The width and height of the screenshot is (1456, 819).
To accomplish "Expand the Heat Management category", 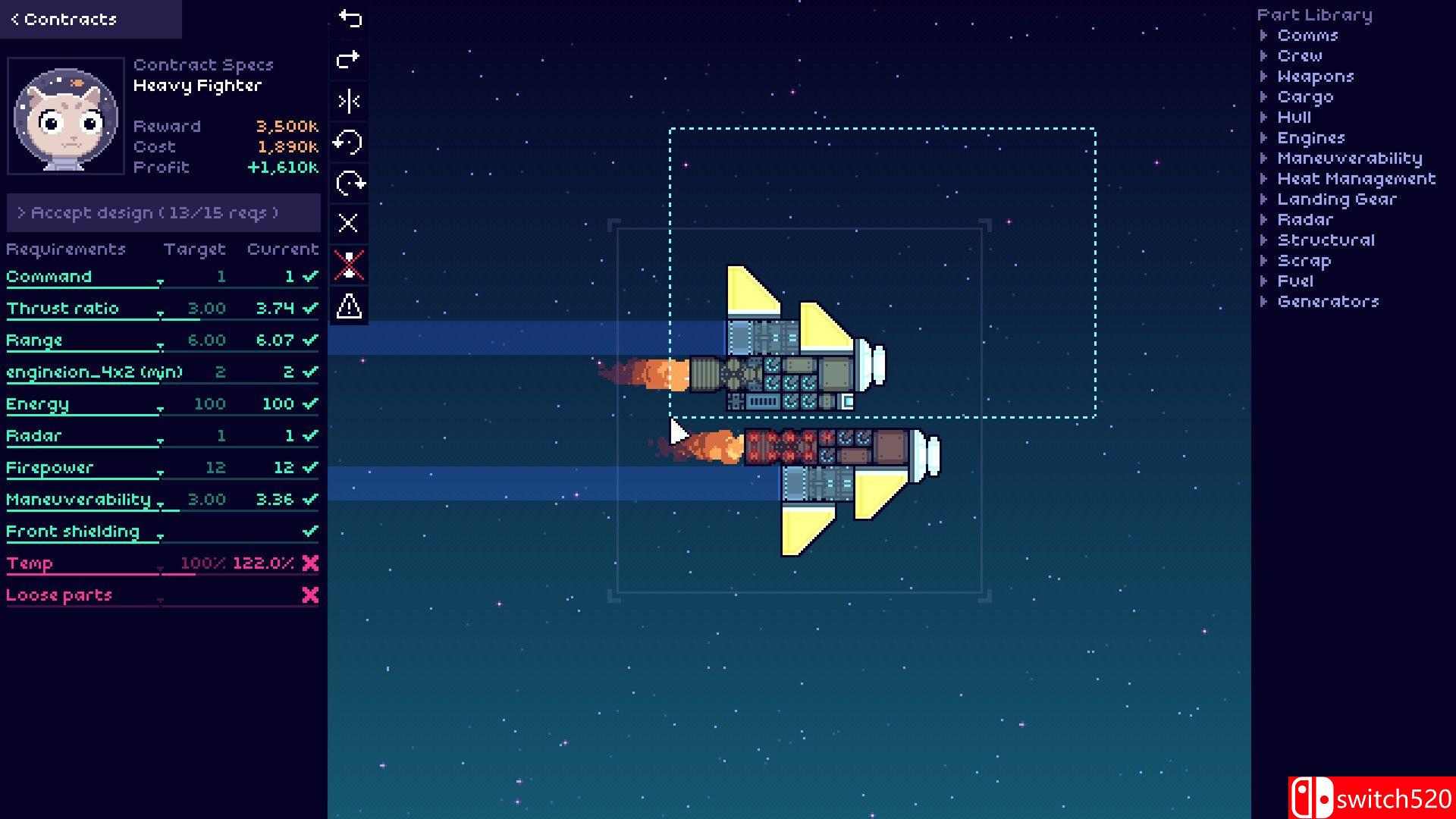I will 1355,178.
